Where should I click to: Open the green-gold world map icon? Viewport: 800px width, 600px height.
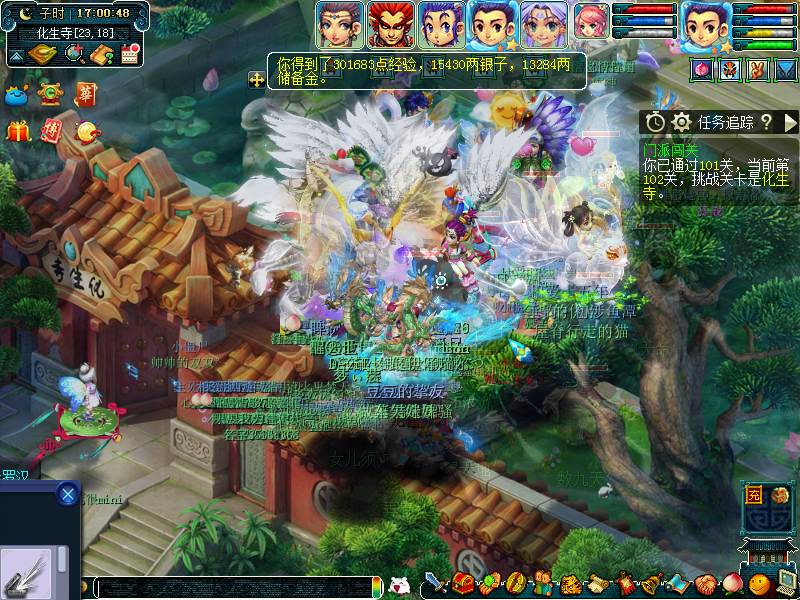click(x=43, y=54)
